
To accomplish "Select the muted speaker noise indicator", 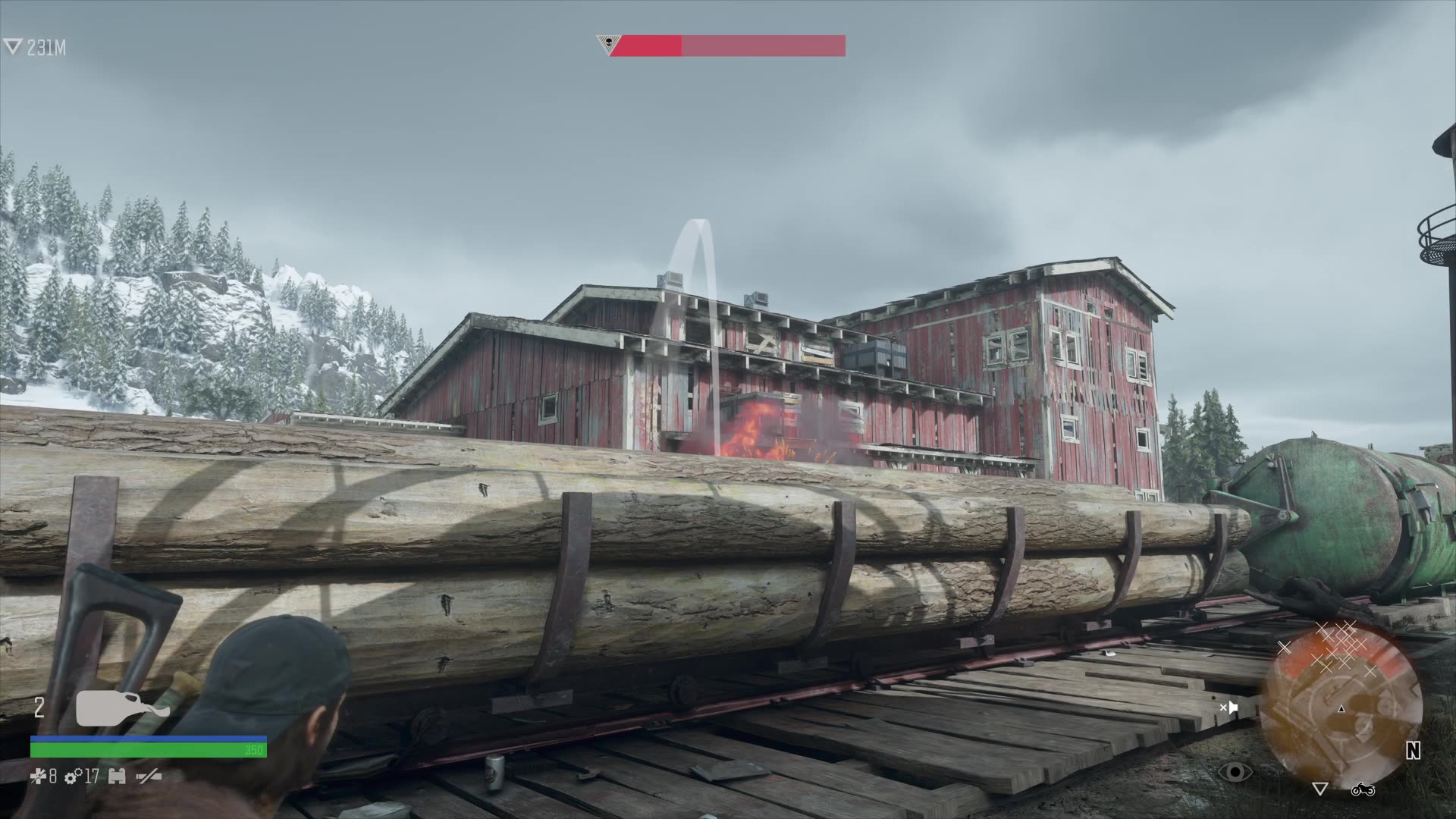I will coord(1228,708).
